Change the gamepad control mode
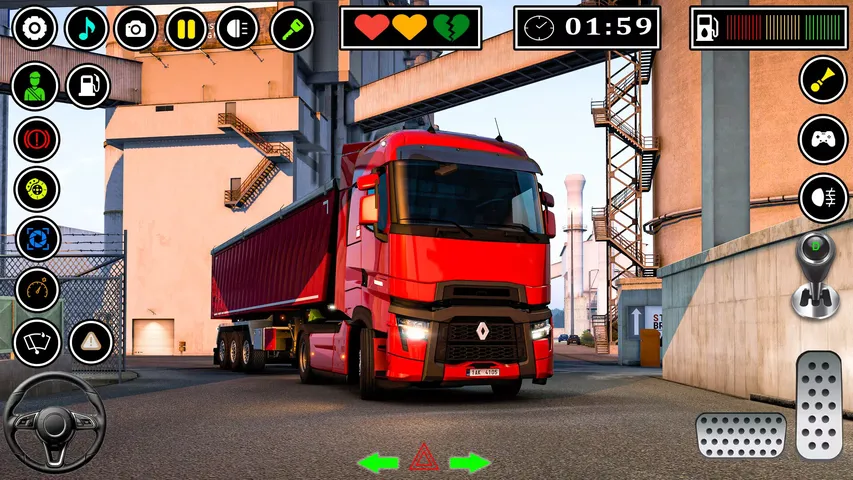Image resolution: width=853 pixels, height=480 pixels. 823,139
